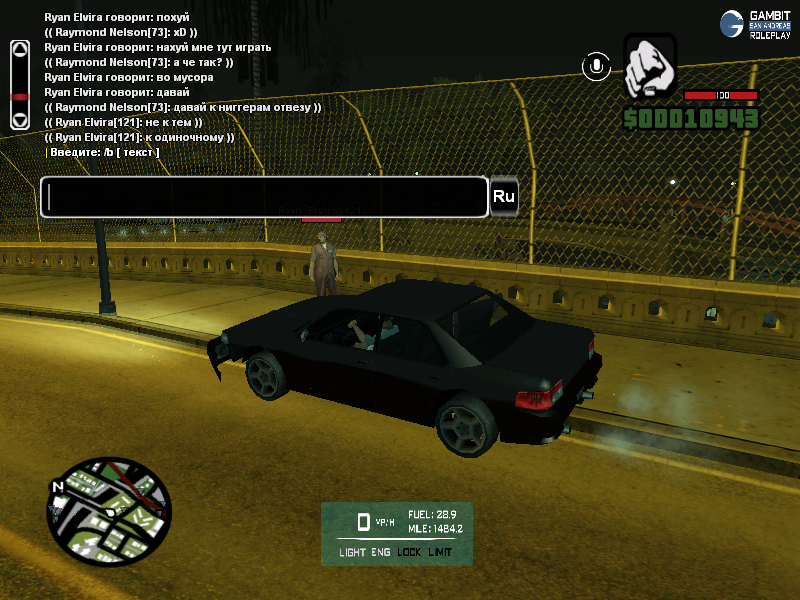Select the fist weapon icon

(x=650, y=68)
